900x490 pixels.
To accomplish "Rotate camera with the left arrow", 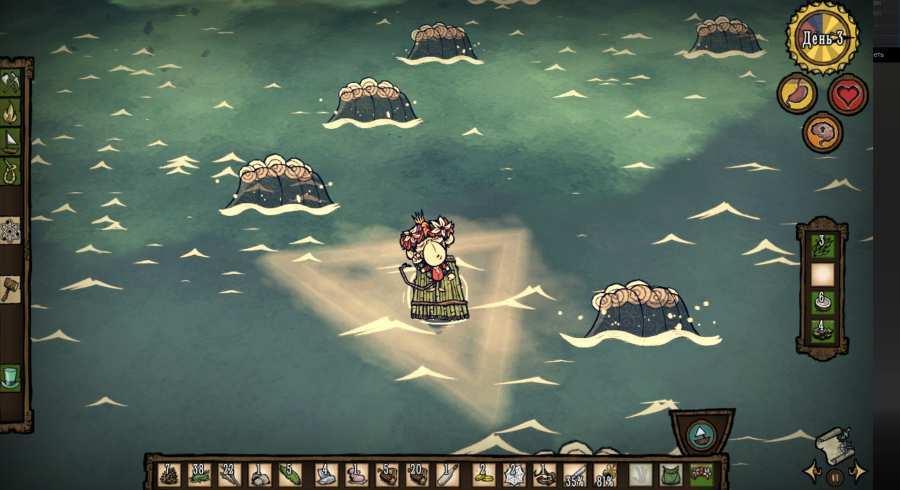I will coord(810,470).
